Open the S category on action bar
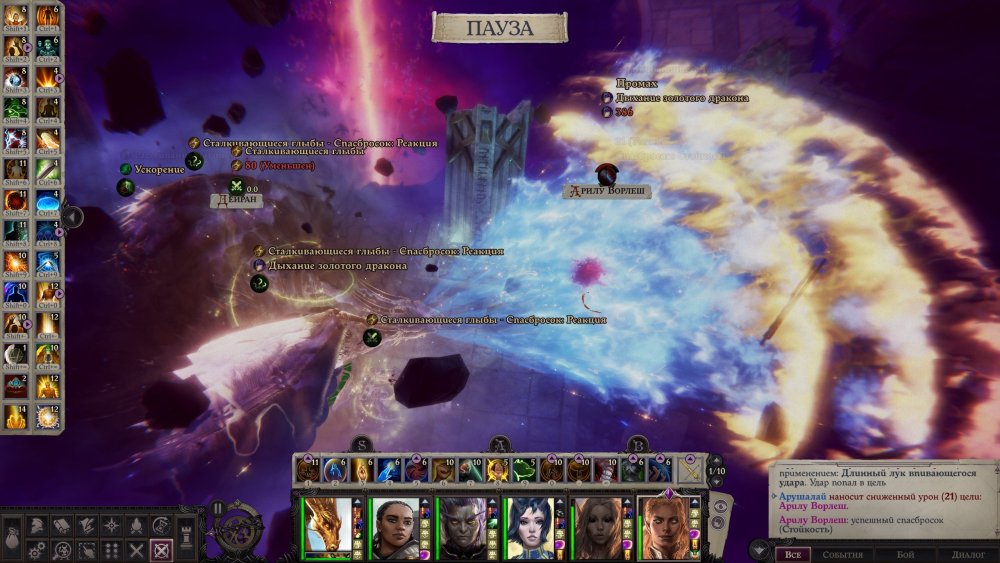This screenshot has height=563, width=1000. click(x=362, y=446)
